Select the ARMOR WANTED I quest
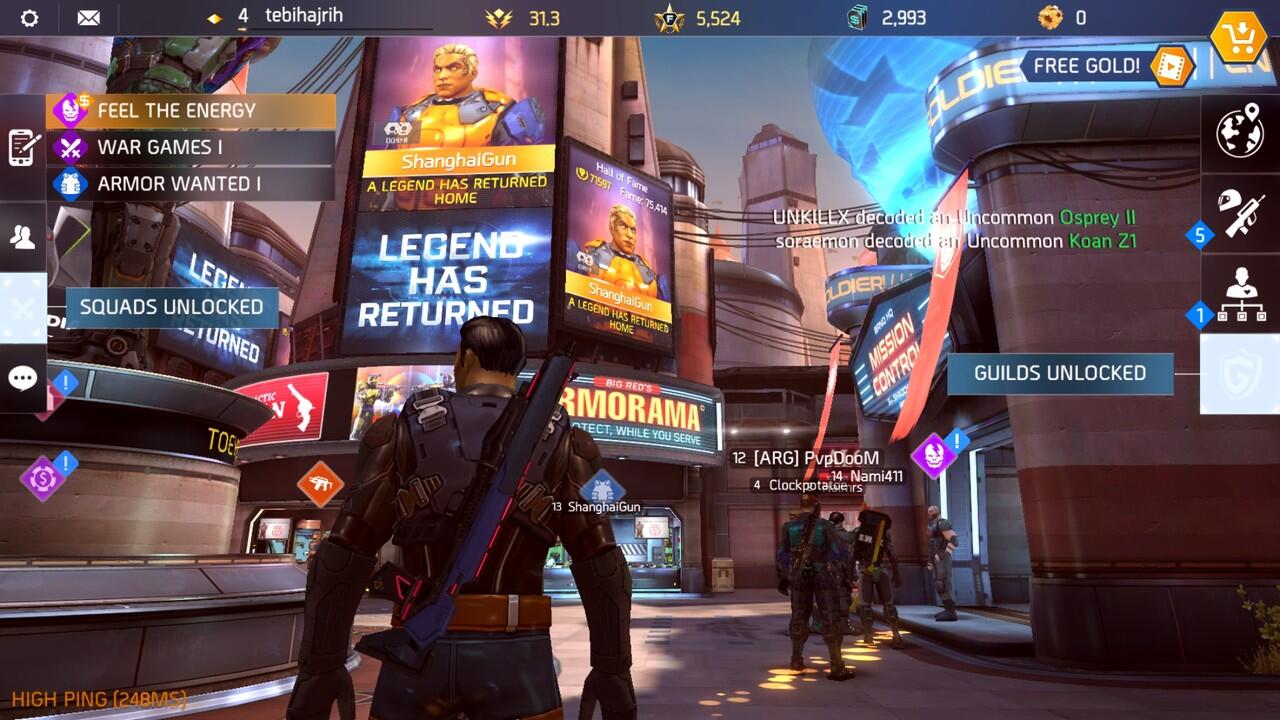This screenshot has height=720, width=1280. click(190, 184)
